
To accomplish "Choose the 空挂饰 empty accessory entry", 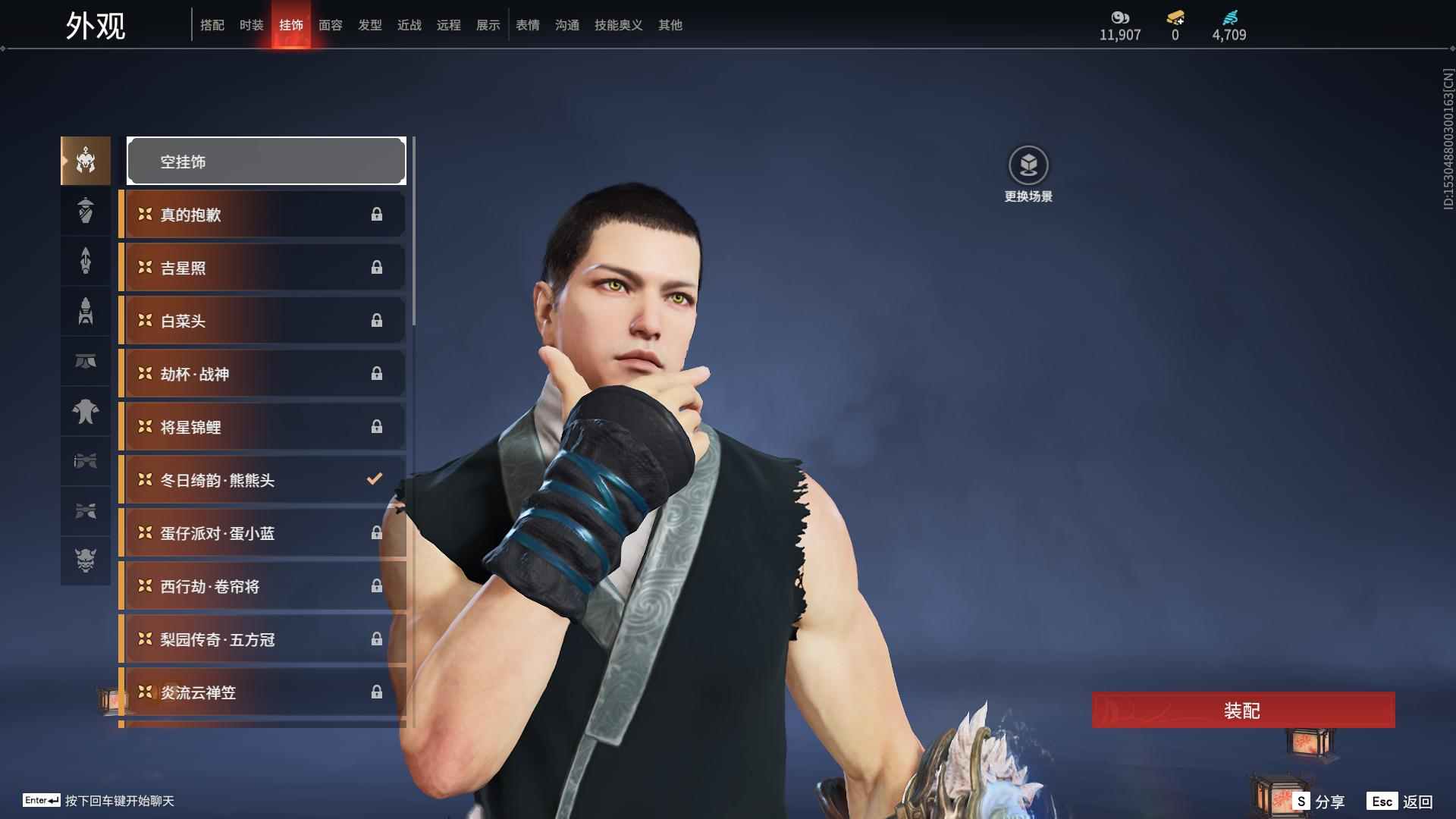I will [x=266, y=161].
